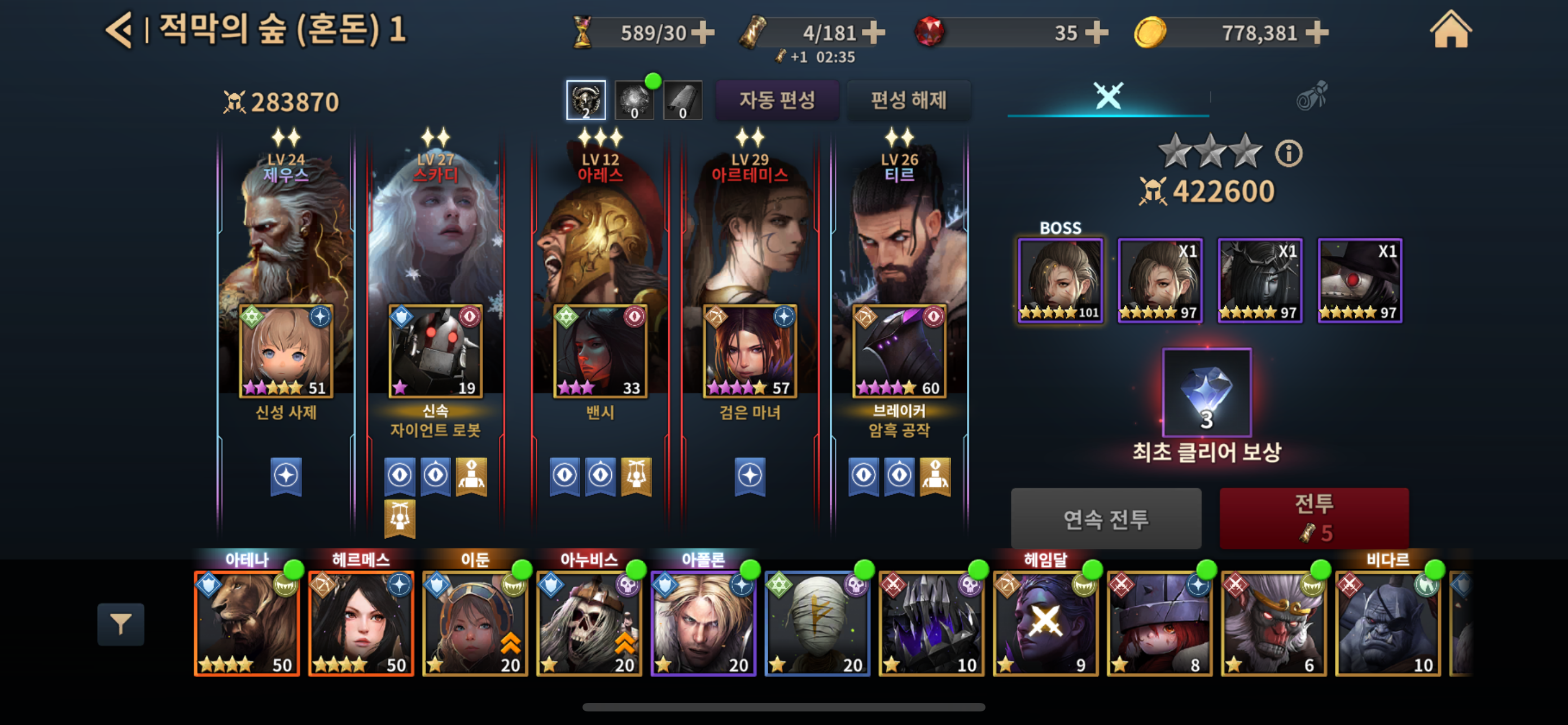Clear lineup with 편성 해제 button
1568x725 pixels.
click(908, 101)
